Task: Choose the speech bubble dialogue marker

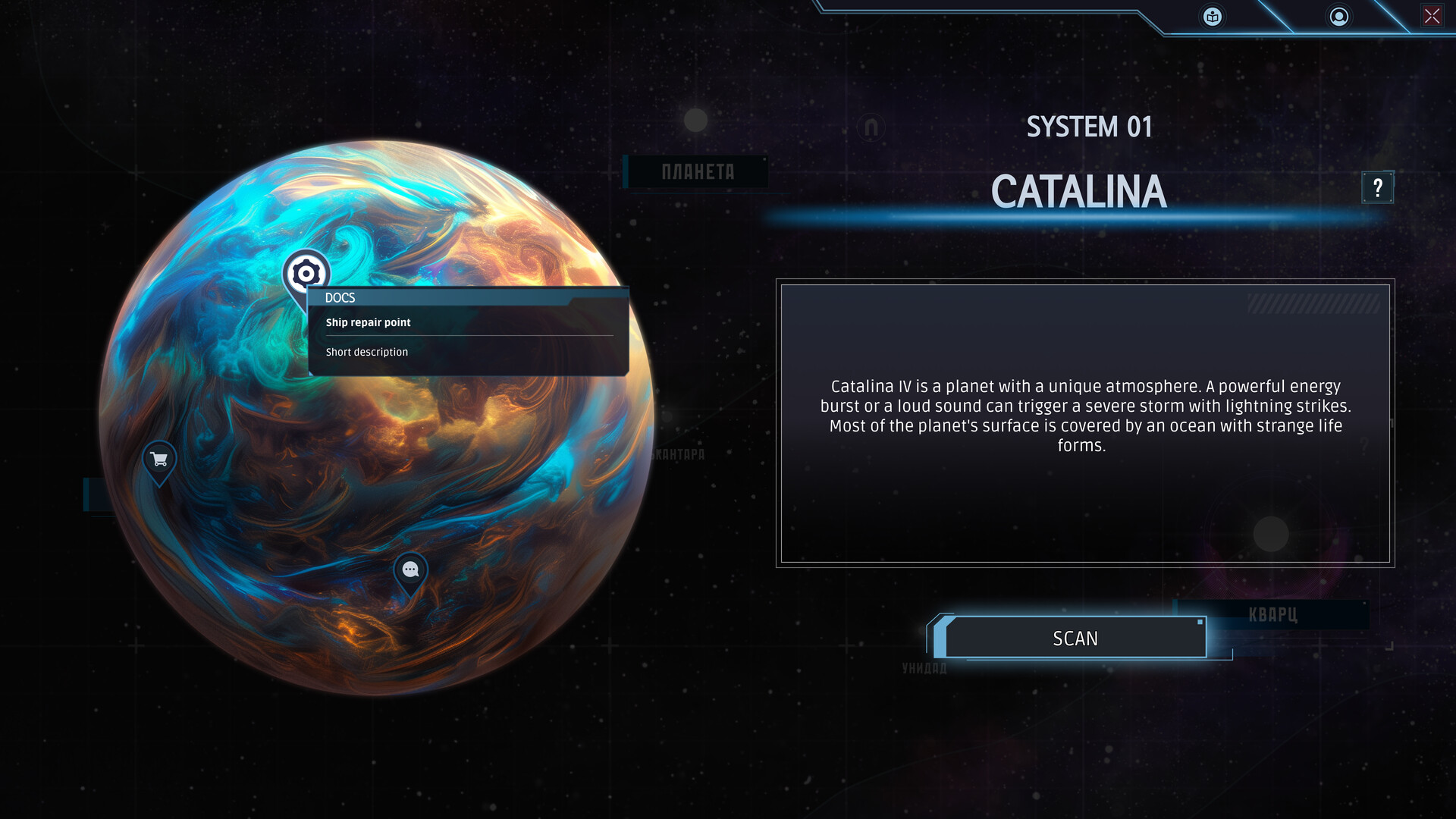Action: (x=410, y=570)
